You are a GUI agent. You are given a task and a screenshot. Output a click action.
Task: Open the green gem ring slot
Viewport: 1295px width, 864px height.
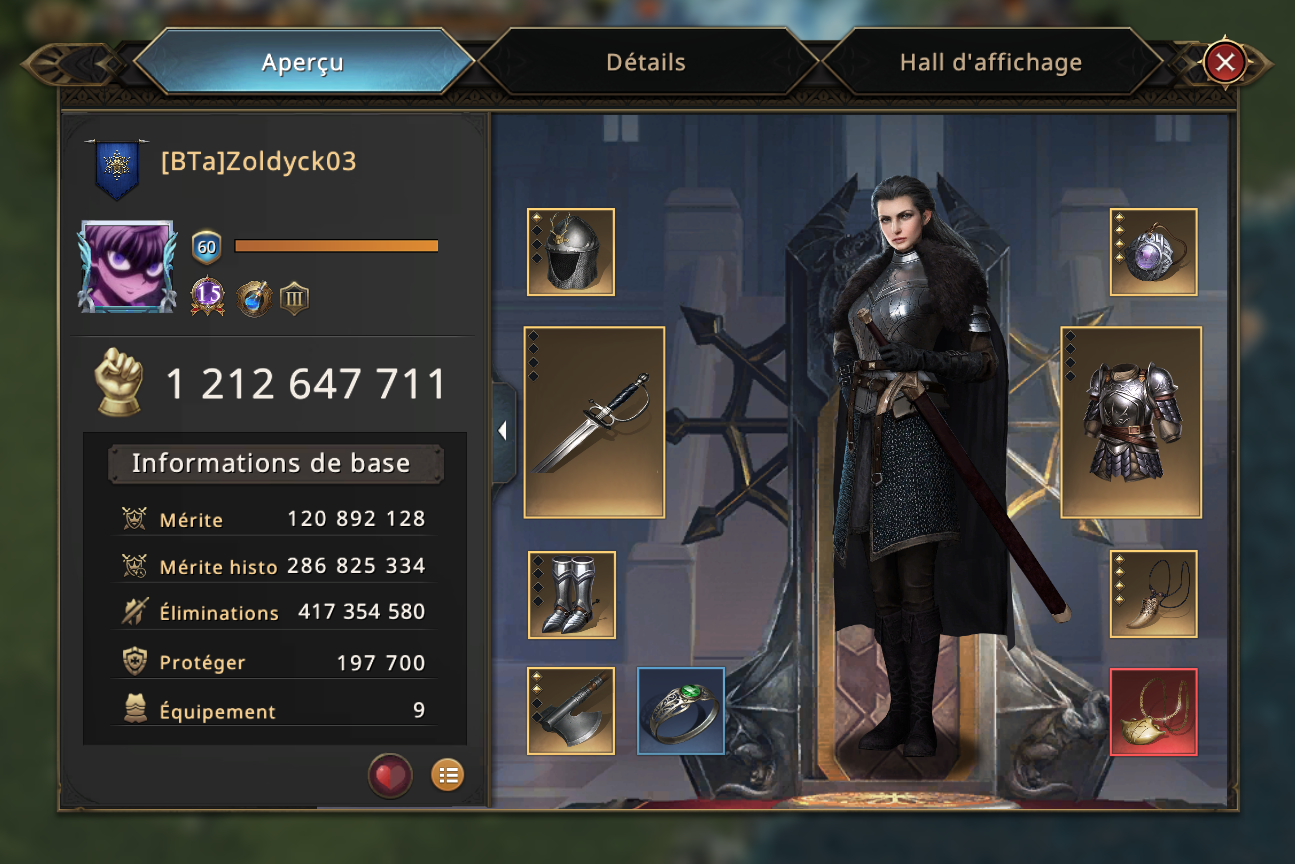[x=681, y=711]
